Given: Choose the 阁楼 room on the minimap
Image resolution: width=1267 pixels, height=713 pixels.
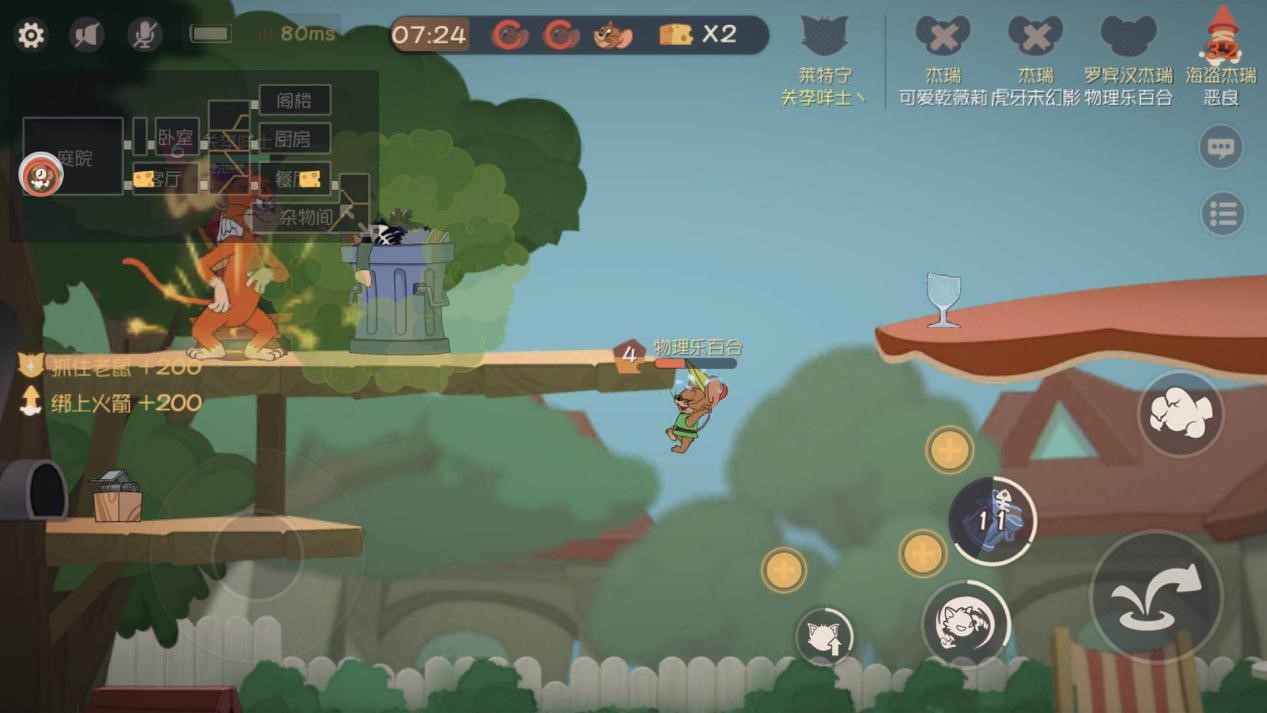Looking at the screenshot, I should click(294, 100).
